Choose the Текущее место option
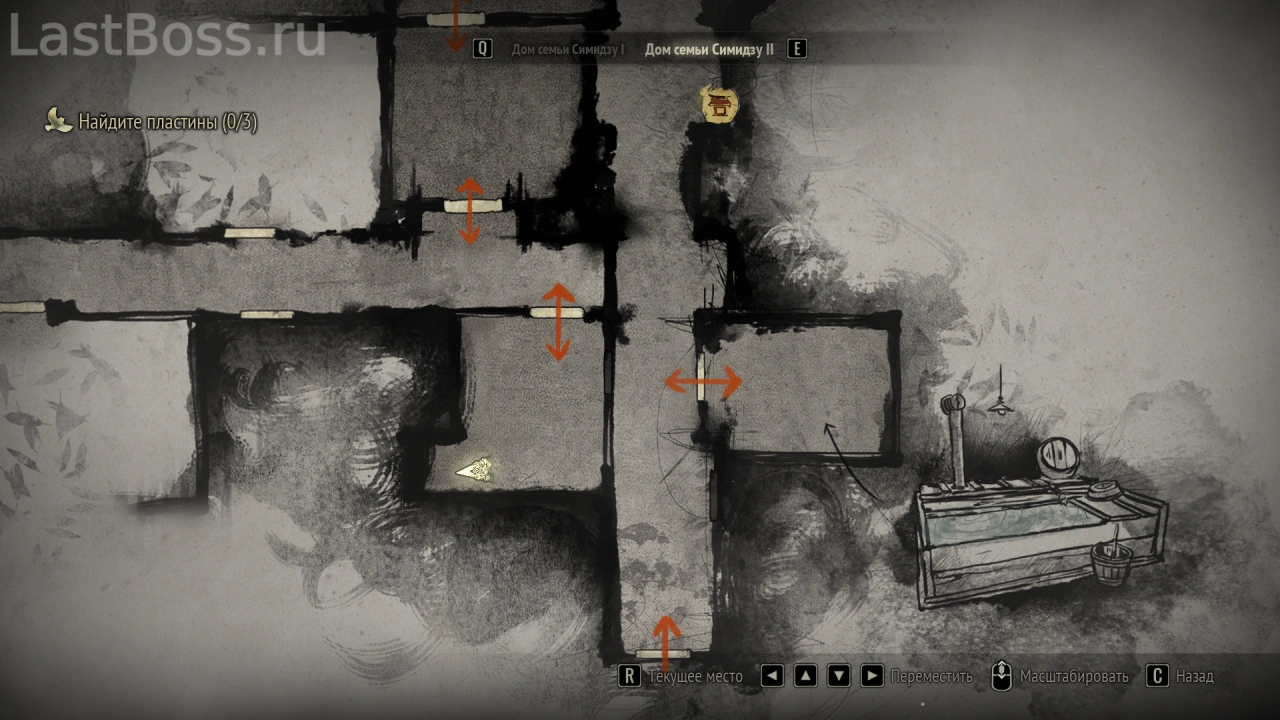Image resolution: width=1280 pixels, height=720 pixels. [695, 676]
